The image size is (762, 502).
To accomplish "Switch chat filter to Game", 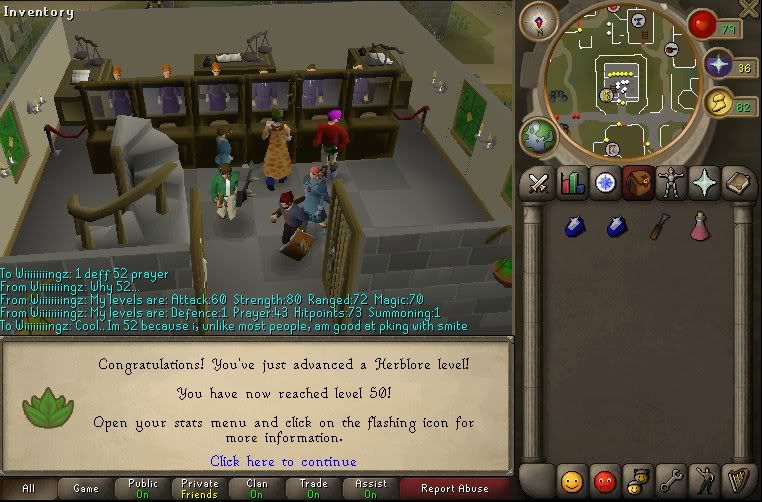I will tap(86, 489).
